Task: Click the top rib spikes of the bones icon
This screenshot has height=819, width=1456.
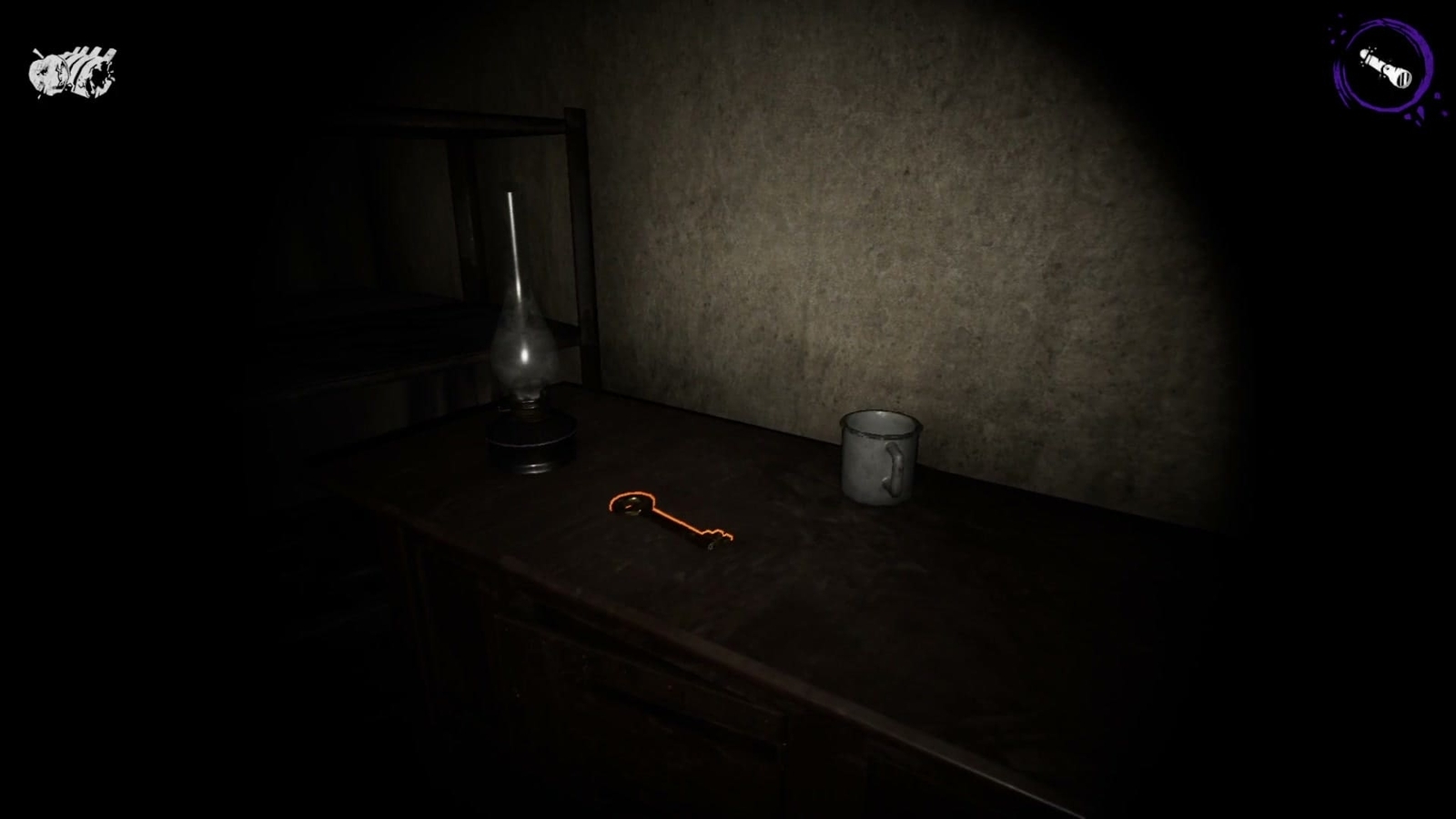Action: coord(86,50)
